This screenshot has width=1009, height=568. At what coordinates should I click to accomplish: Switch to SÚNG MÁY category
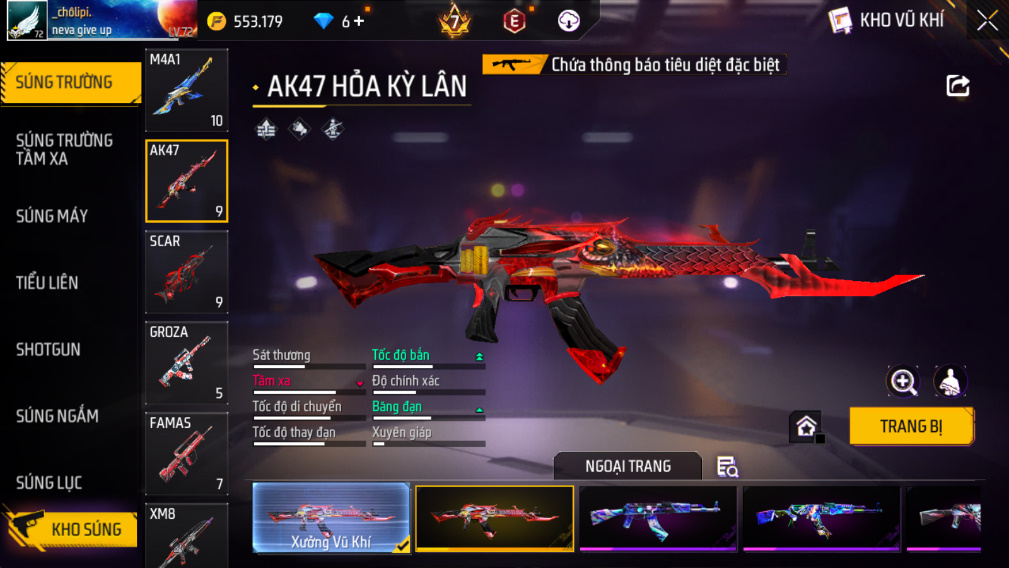click(52, 216)
